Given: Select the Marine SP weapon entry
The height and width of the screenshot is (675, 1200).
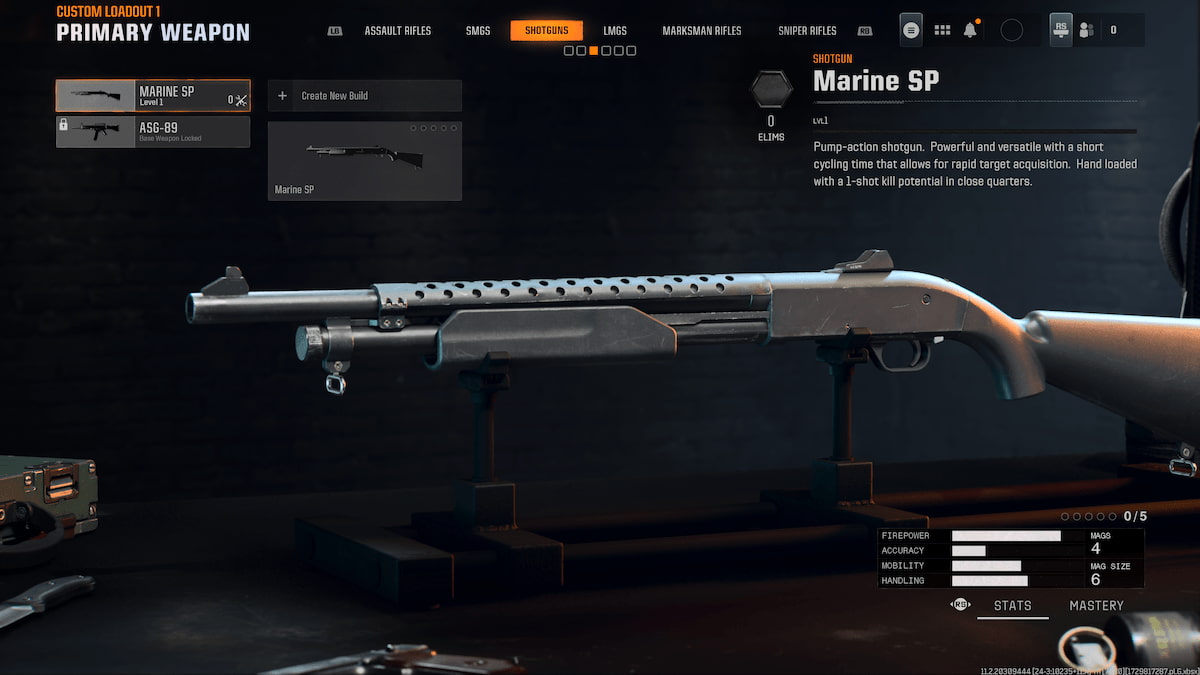Looking at the screenshot, I should [153, 96].
